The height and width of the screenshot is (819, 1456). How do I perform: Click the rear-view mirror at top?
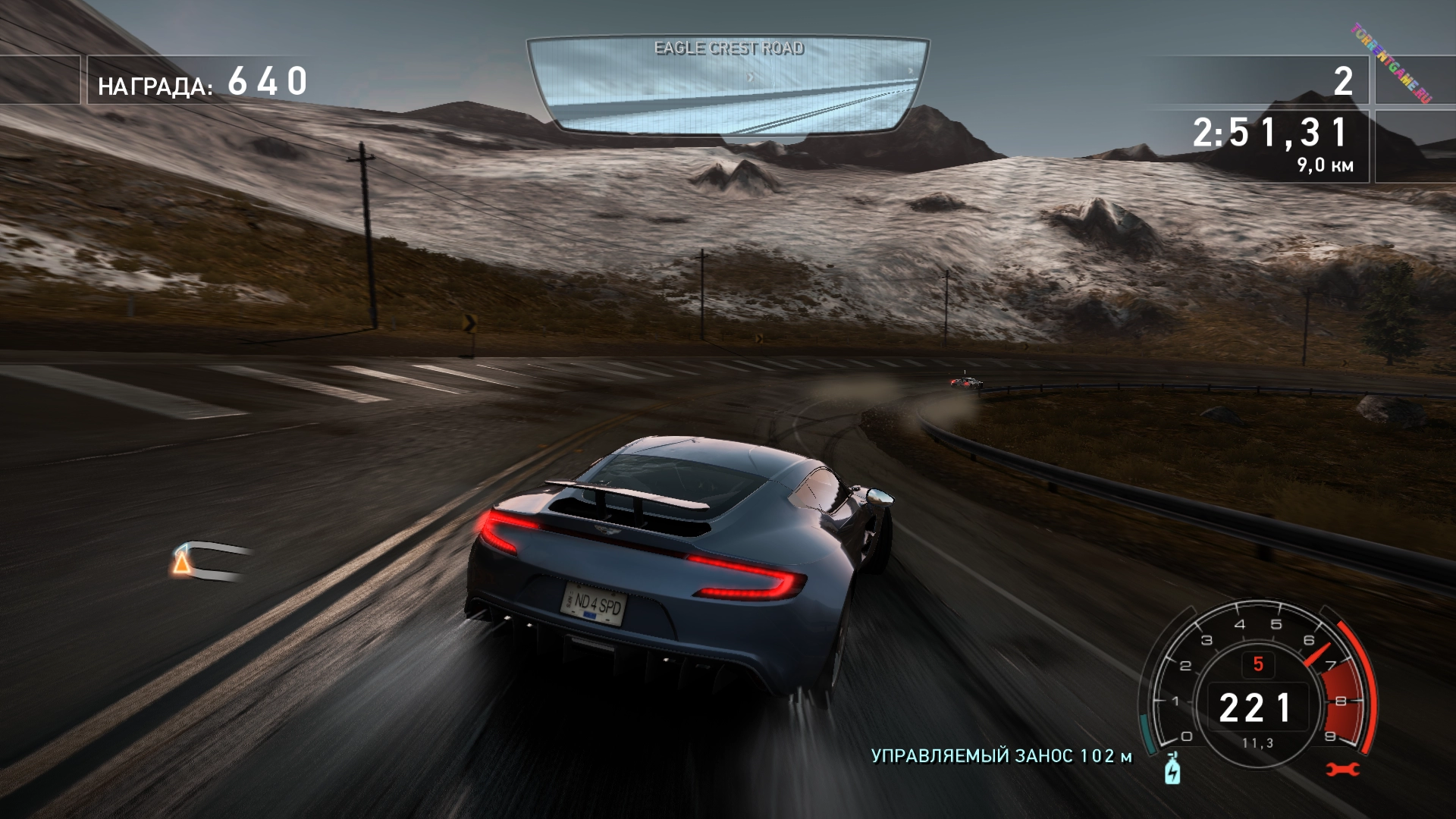click(728, 86)
